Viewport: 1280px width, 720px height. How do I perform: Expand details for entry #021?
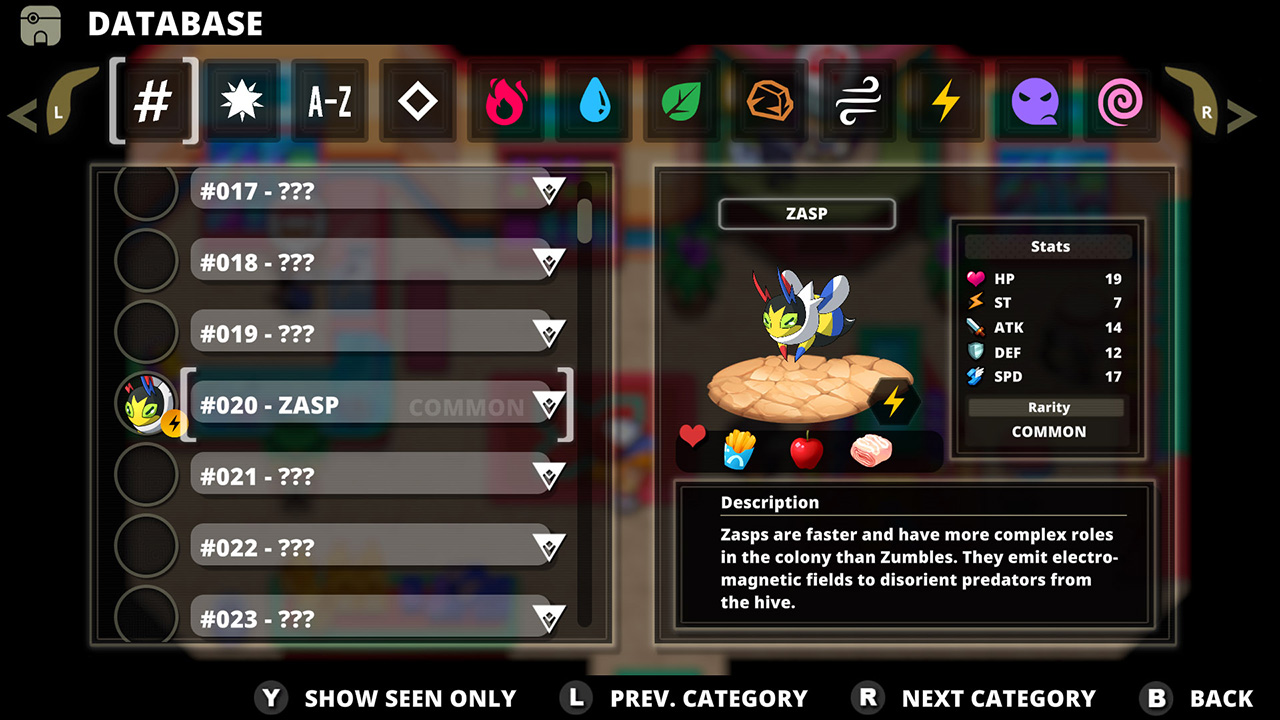click(549, 475)
